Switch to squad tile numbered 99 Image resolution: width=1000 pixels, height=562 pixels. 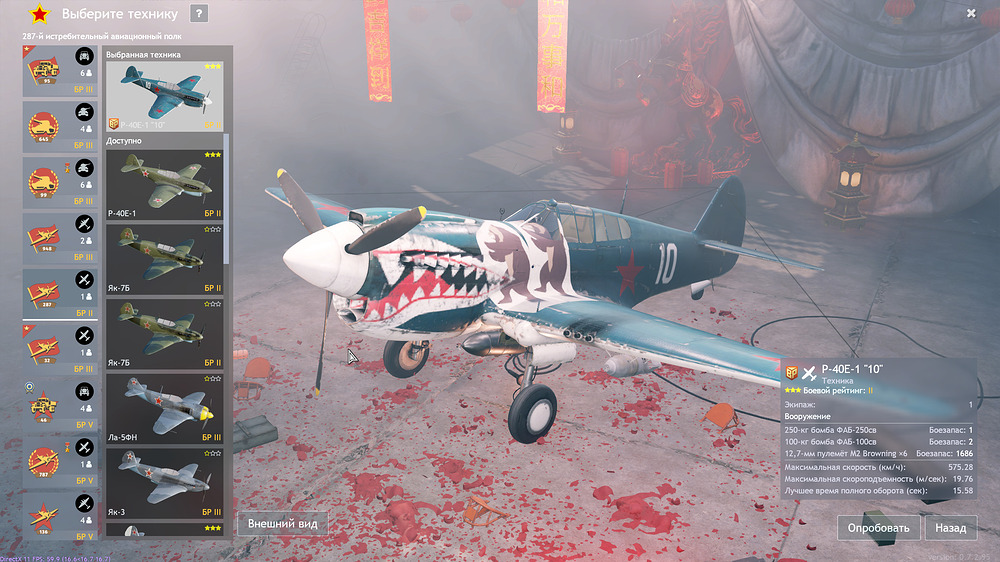point(60,183)
